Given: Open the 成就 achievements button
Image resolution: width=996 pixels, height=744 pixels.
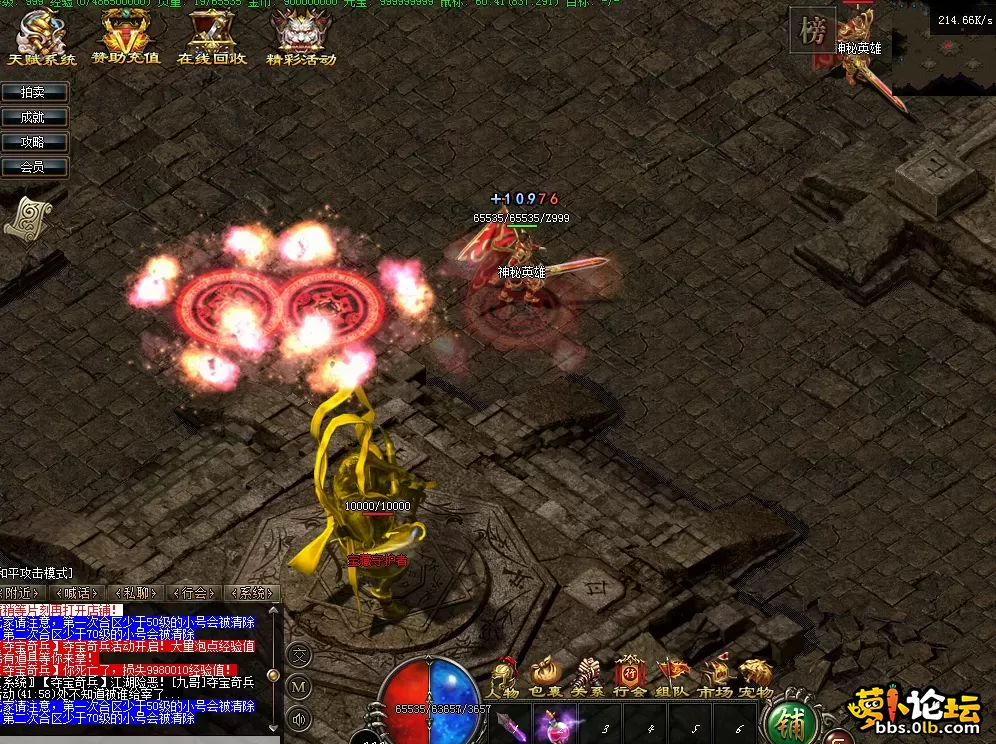Looking at the screenshot, I should tap(34, 117).
